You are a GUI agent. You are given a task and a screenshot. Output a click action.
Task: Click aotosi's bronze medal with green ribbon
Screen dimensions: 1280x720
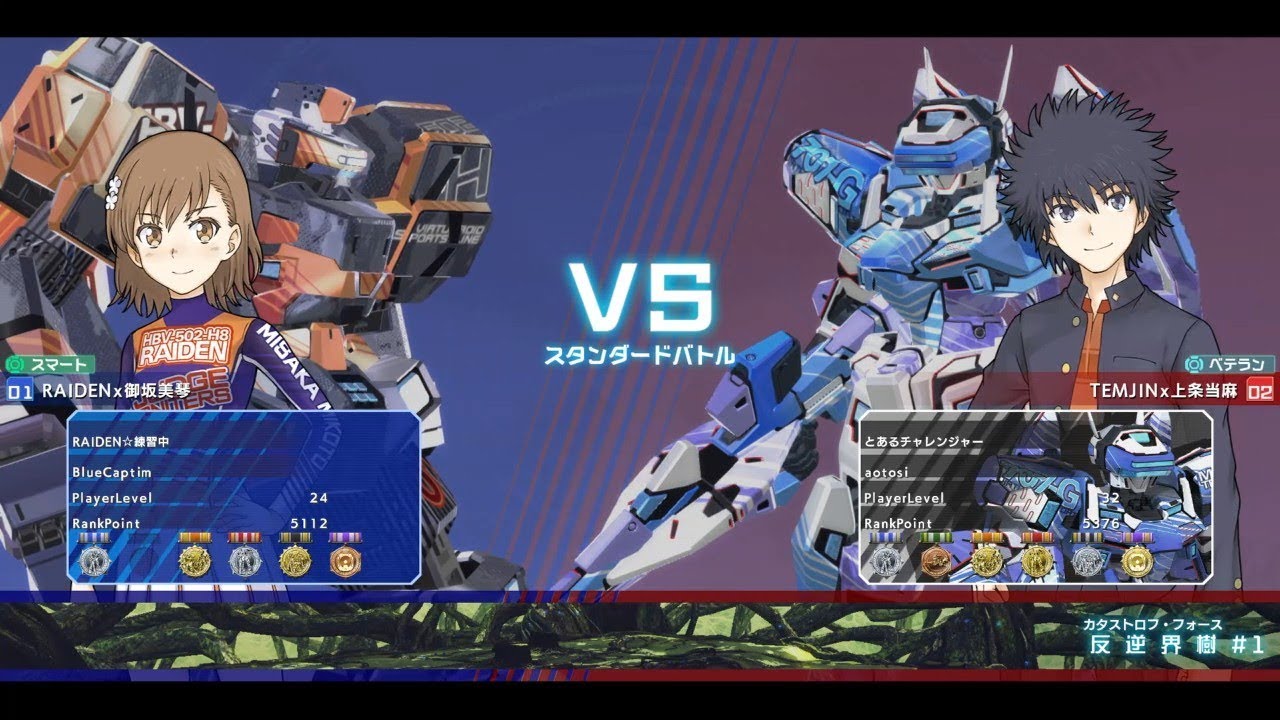coord(936,560)
